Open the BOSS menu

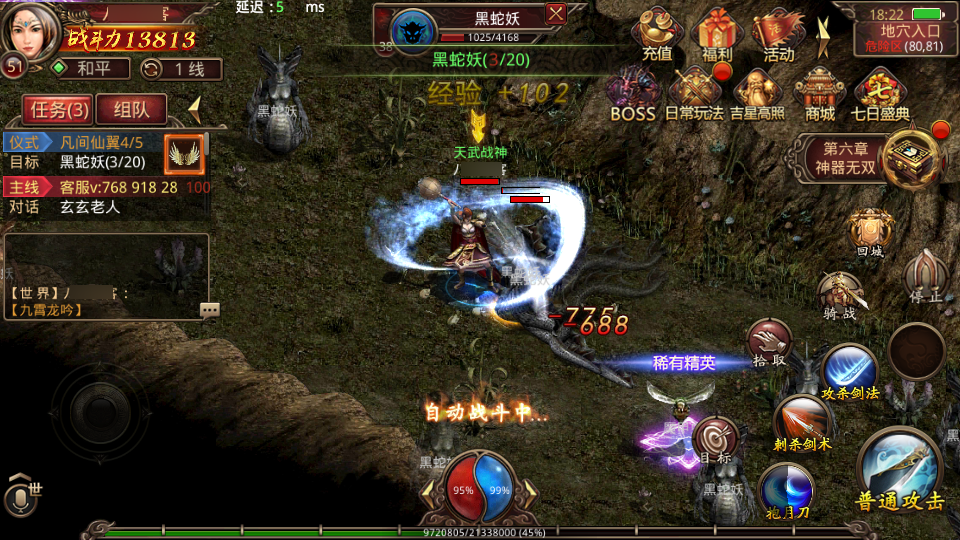(633, 93)
